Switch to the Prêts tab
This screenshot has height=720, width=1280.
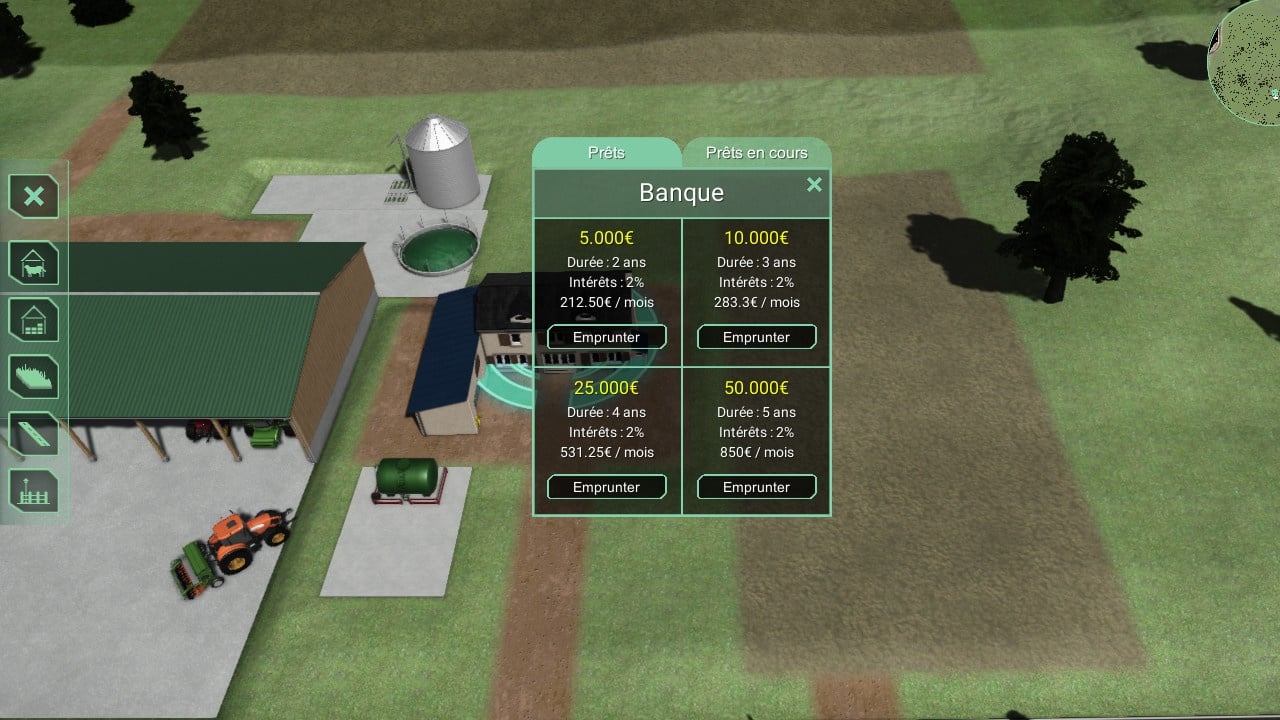606,153
